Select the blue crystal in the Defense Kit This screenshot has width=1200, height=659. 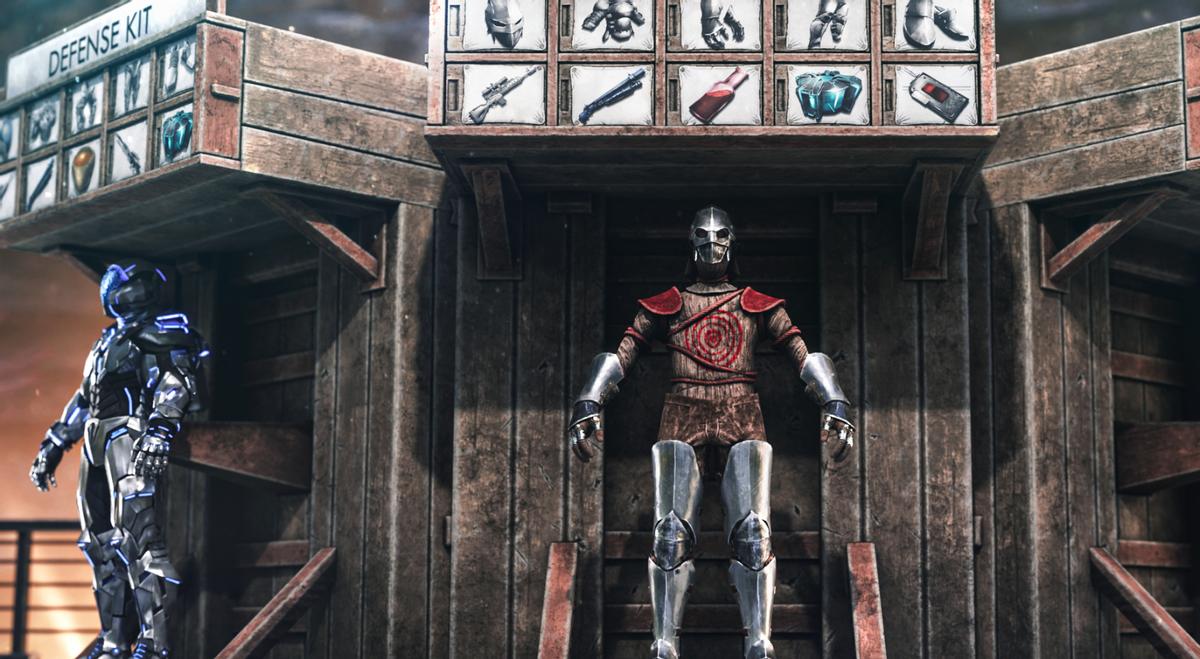pyautogui.click(x=176, y=133)
